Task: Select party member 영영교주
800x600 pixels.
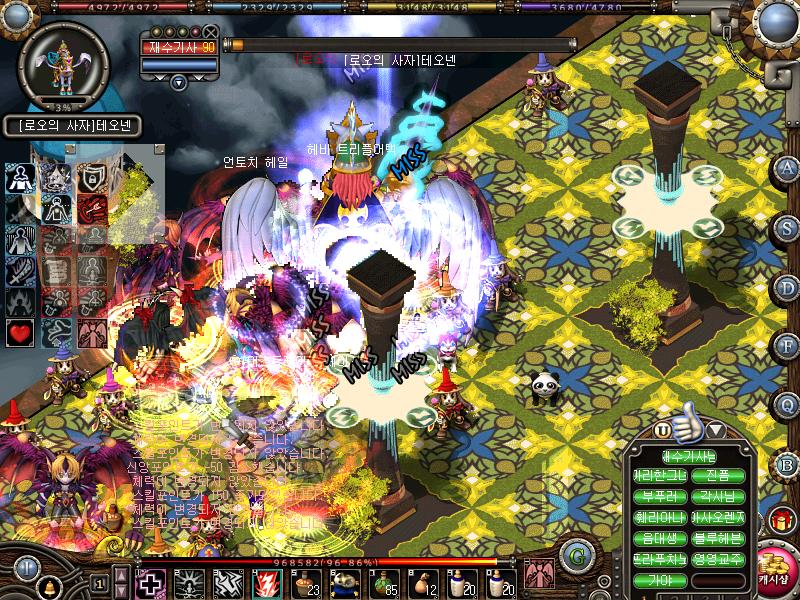Action: 718,559
